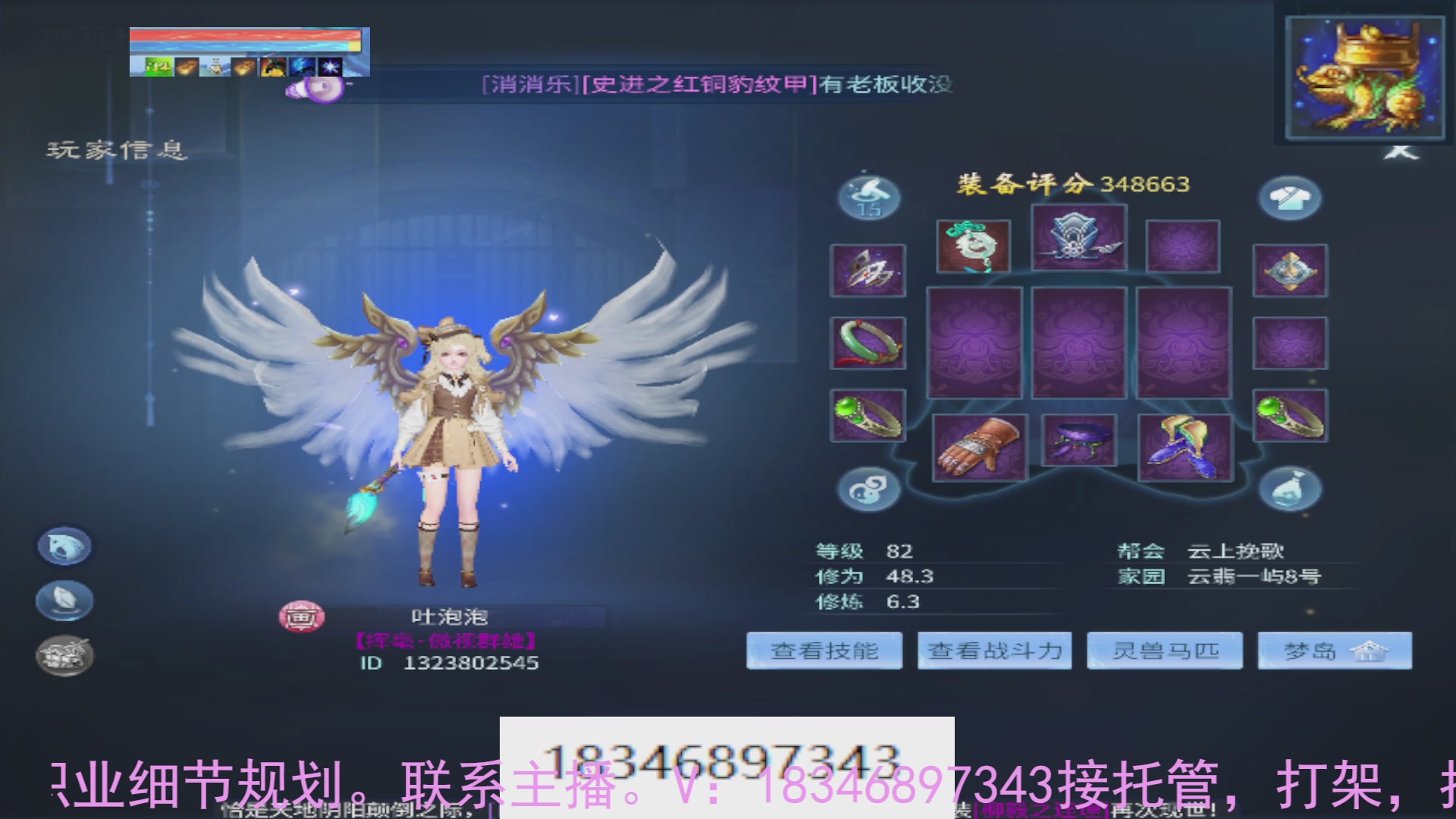
Task: Select the blue boots equipment slot
Action: pyautogui.click(x=1185, y=446)
